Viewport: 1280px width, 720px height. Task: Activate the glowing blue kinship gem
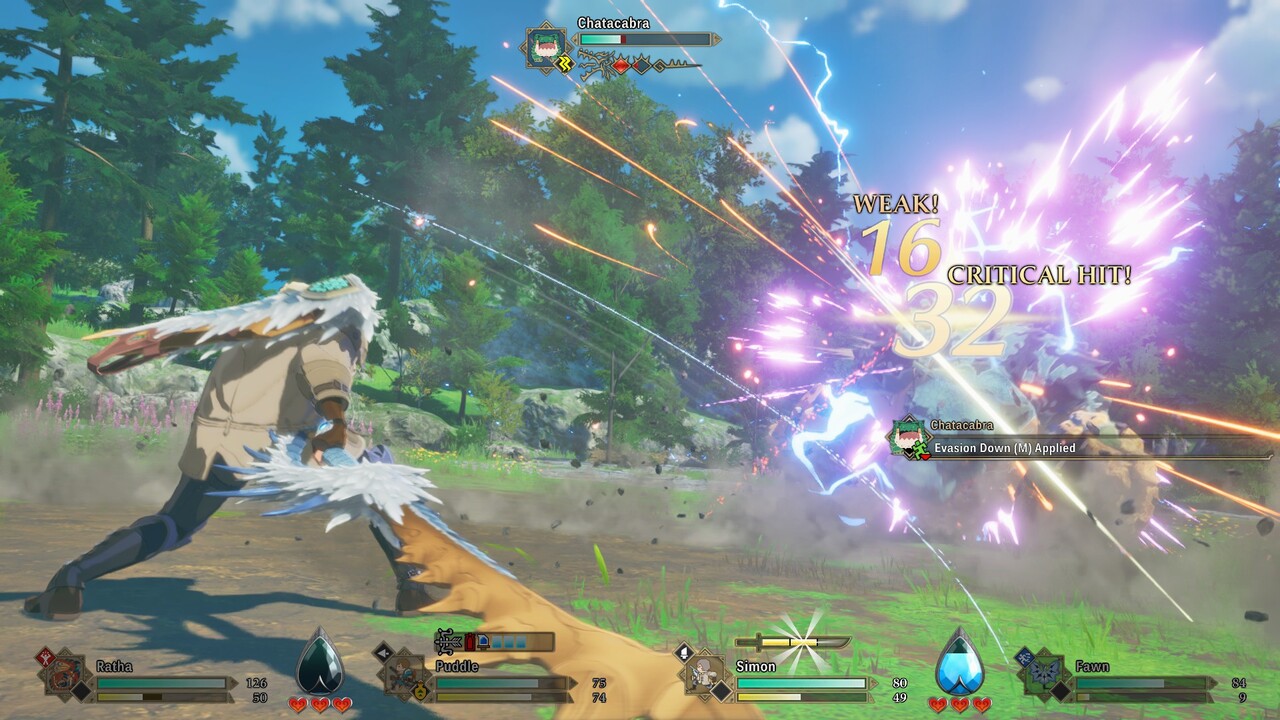point(960,662)
